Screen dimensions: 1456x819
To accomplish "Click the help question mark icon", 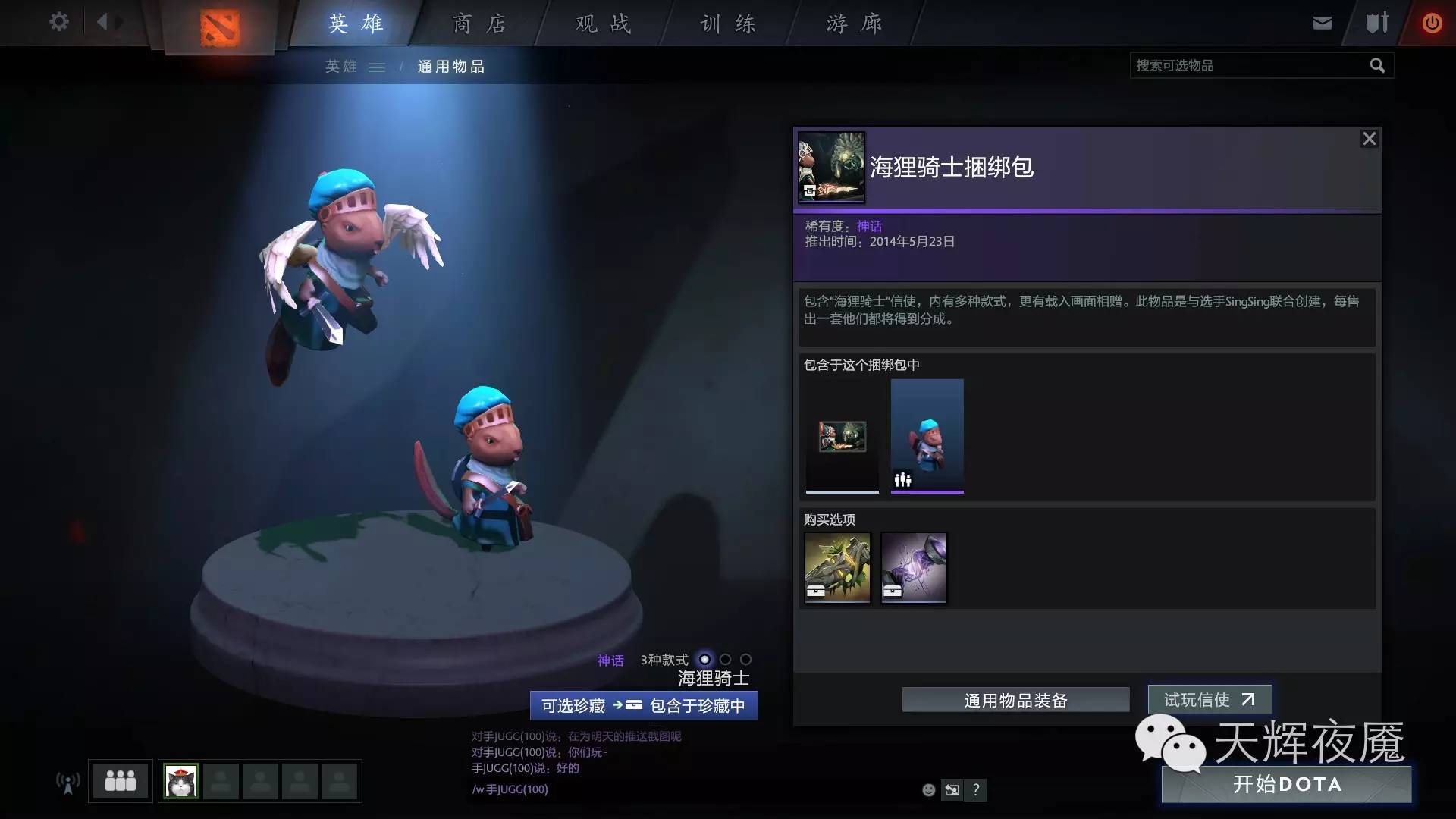I will [x=977, y=789].
